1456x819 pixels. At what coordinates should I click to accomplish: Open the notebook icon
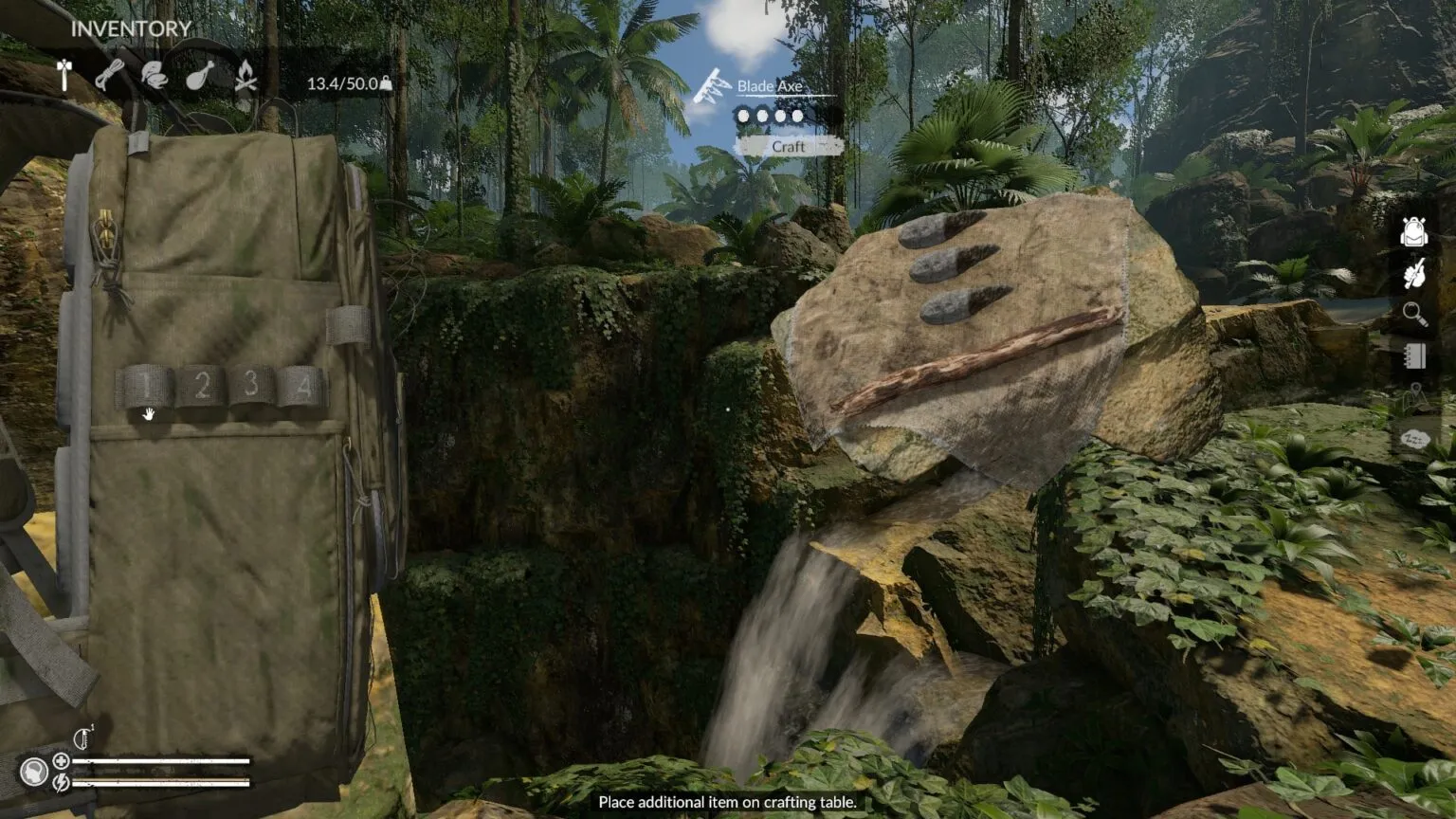(x=1414, y=355)
